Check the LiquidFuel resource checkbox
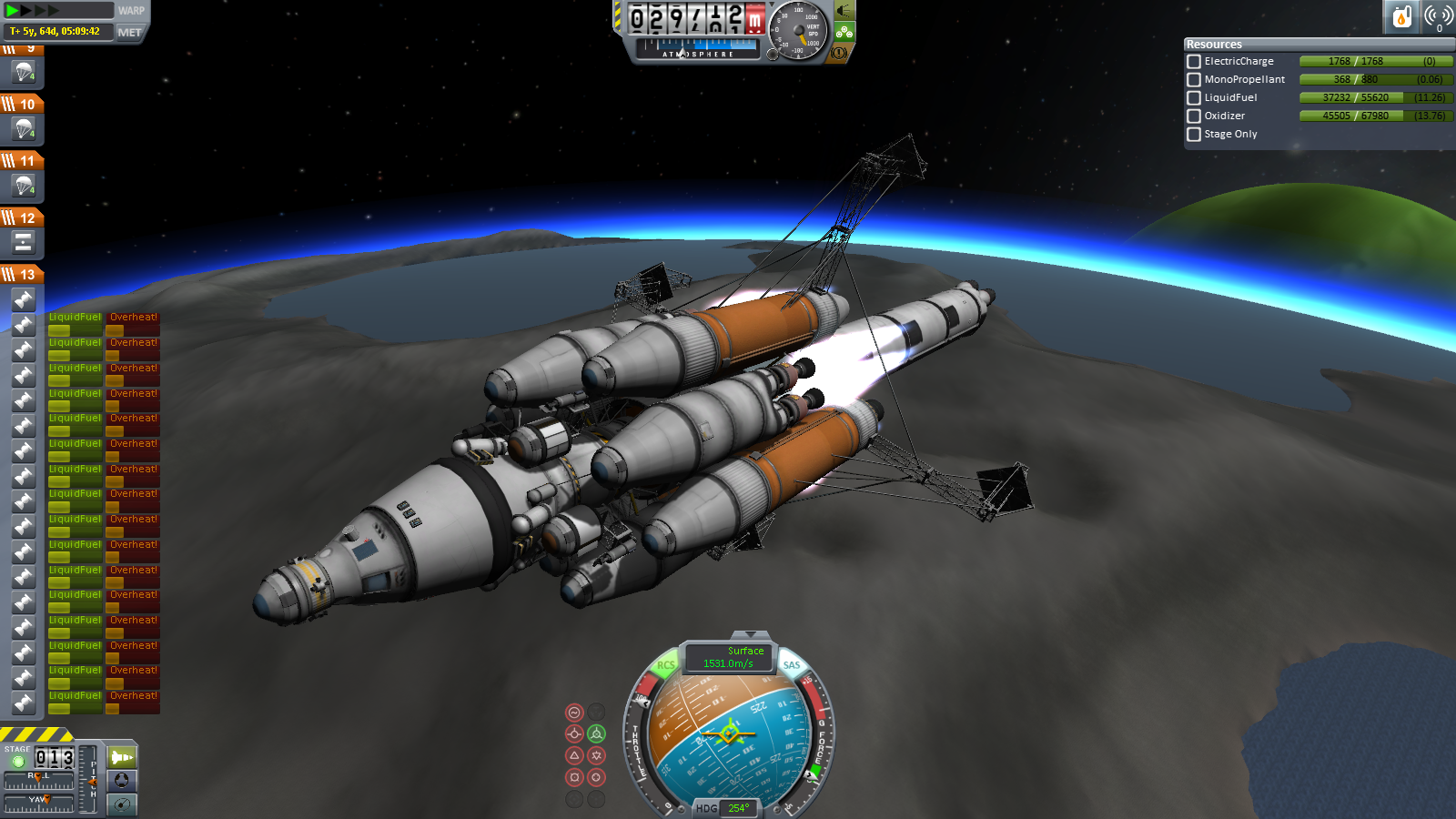The width and height of the screenshot is (1456, 819). pyautogui.click(x=1193, y=97)
